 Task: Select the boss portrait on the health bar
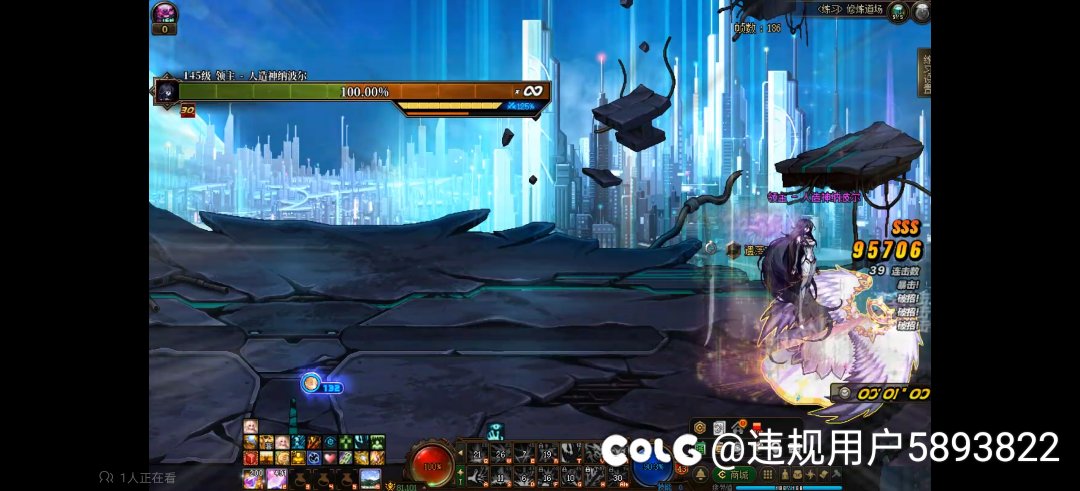coord(165,91)
